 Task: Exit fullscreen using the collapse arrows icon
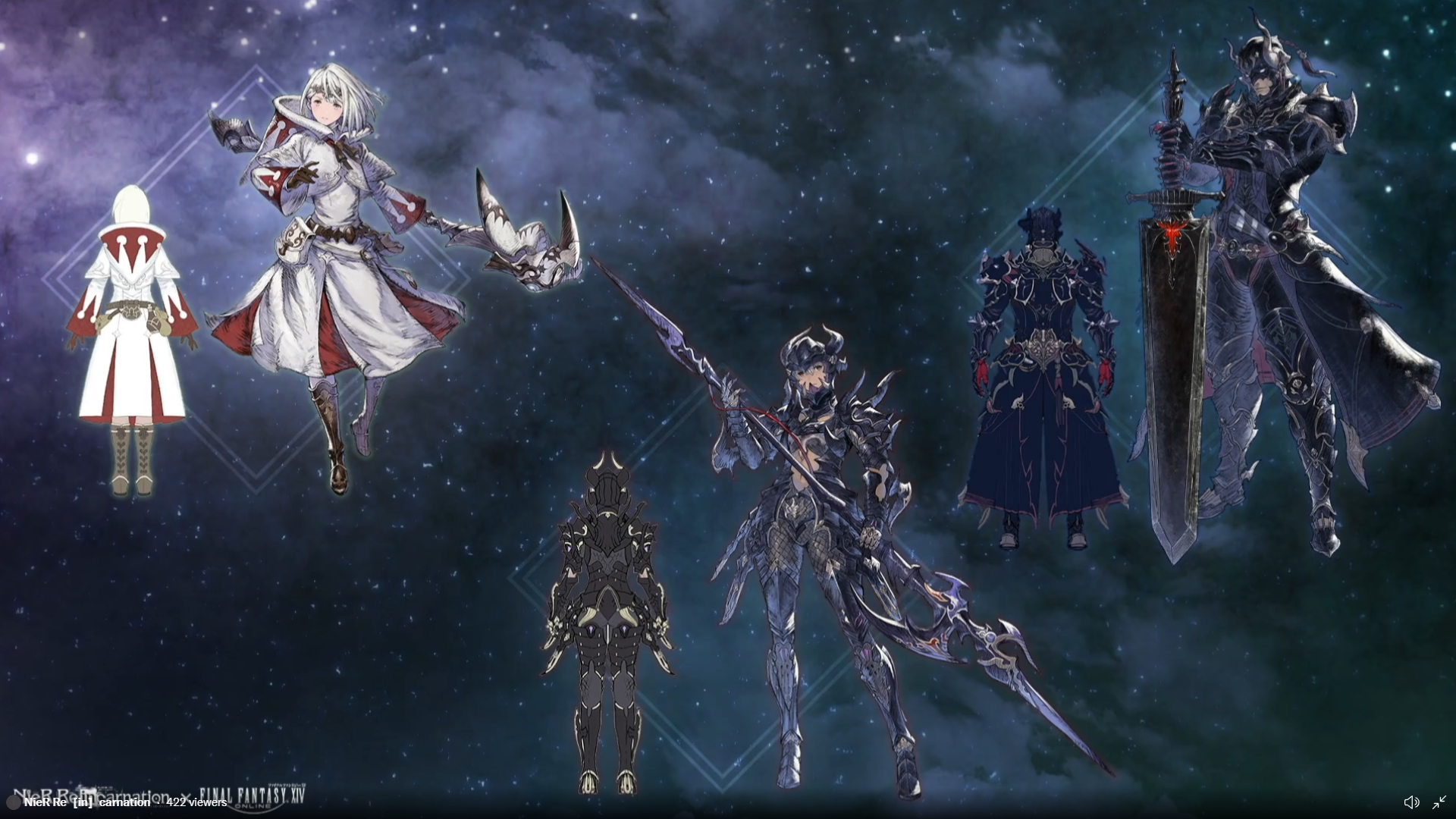1439,802
